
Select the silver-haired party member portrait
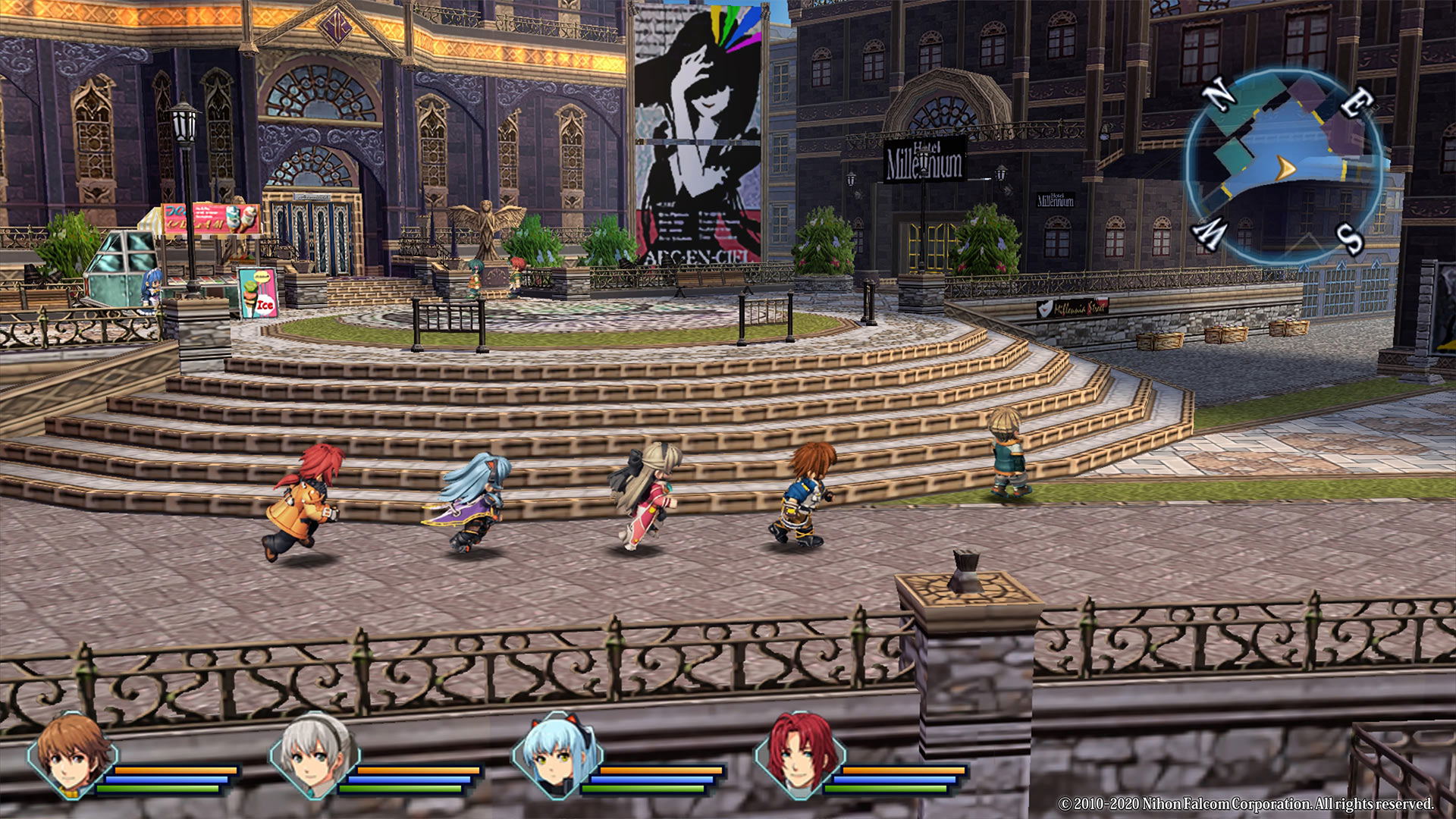tap(315, 755)
